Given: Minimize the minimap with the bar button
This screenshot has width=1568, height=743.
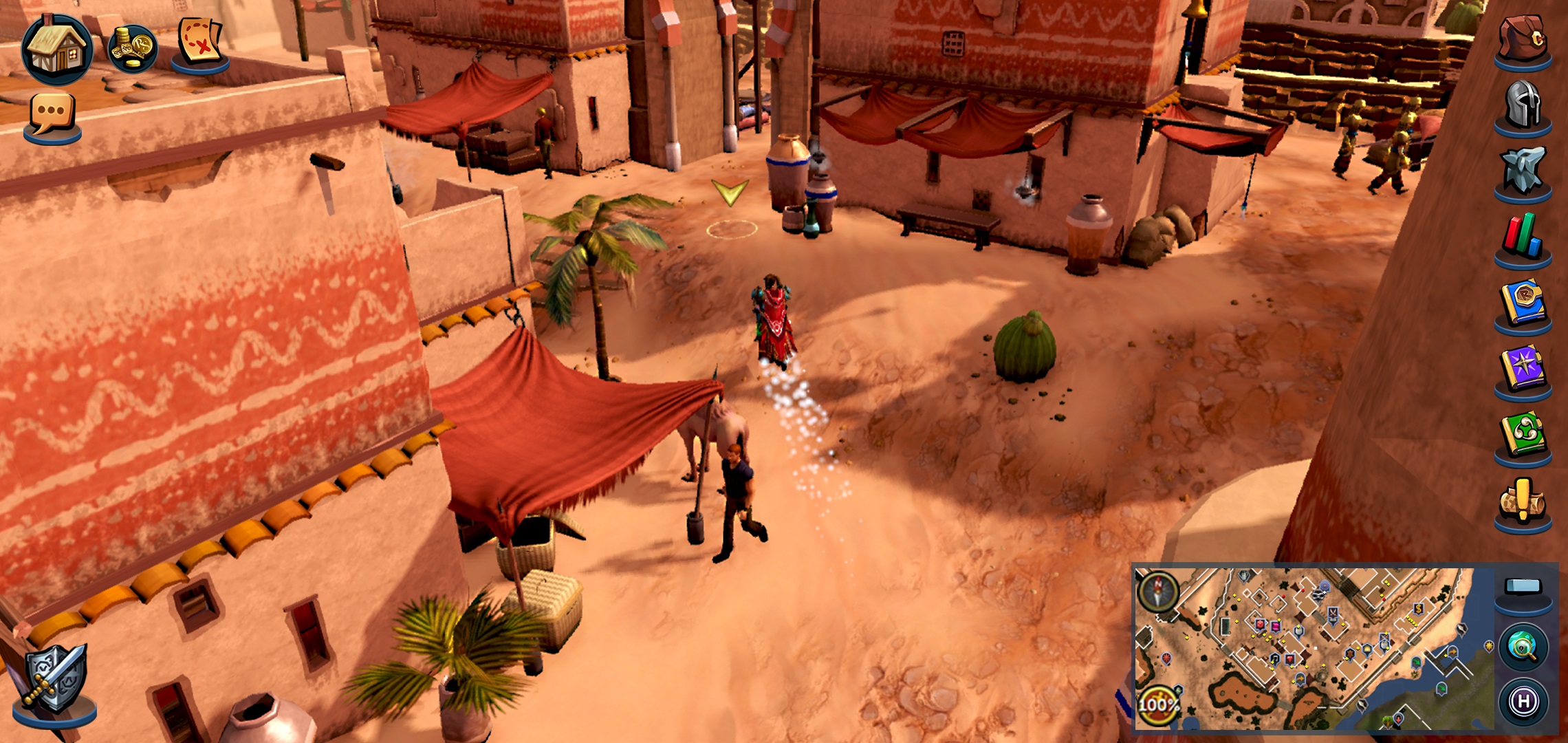Looking at the screenshot, I should point(1523,587).
